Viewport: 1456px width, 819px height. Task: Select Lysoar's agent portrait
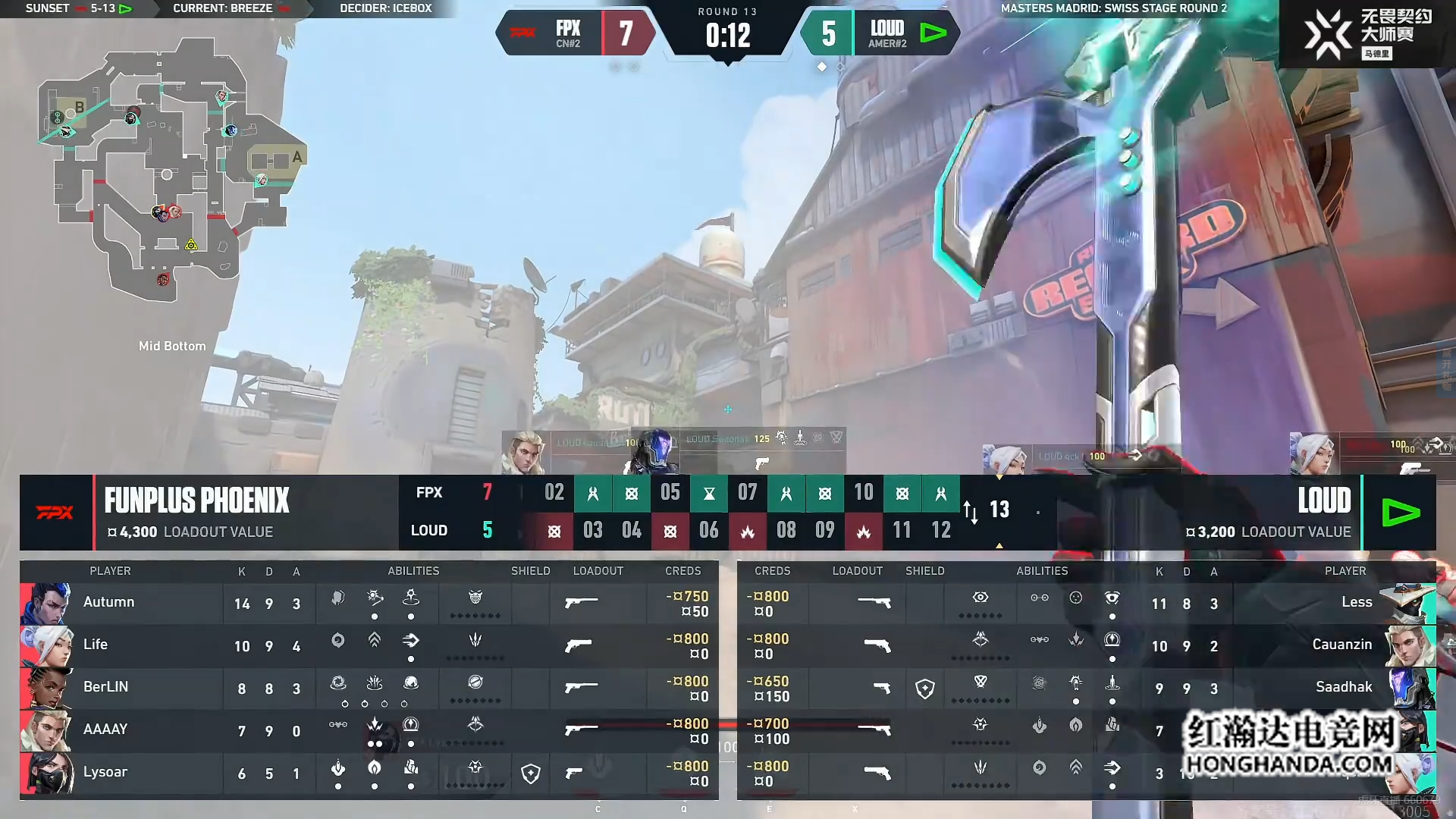coord(47,773)
